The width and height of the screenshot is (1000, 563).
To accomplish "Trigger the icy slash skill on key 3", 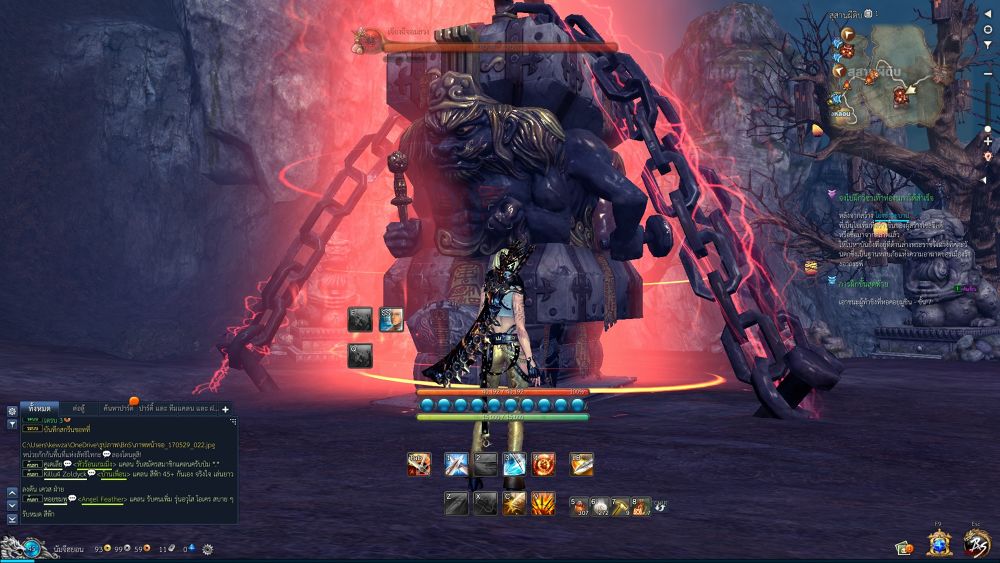I will tap(515, 464).
